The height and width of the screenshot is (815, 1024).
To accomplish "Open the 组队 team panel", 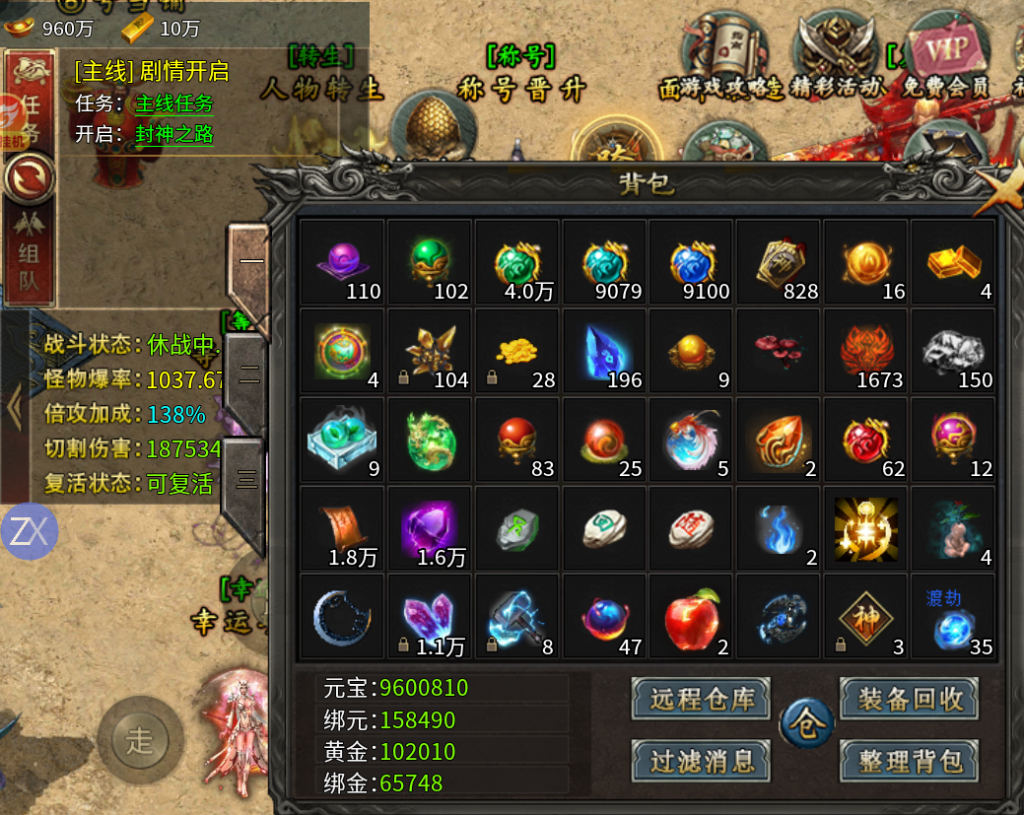I will click(29, 254).
